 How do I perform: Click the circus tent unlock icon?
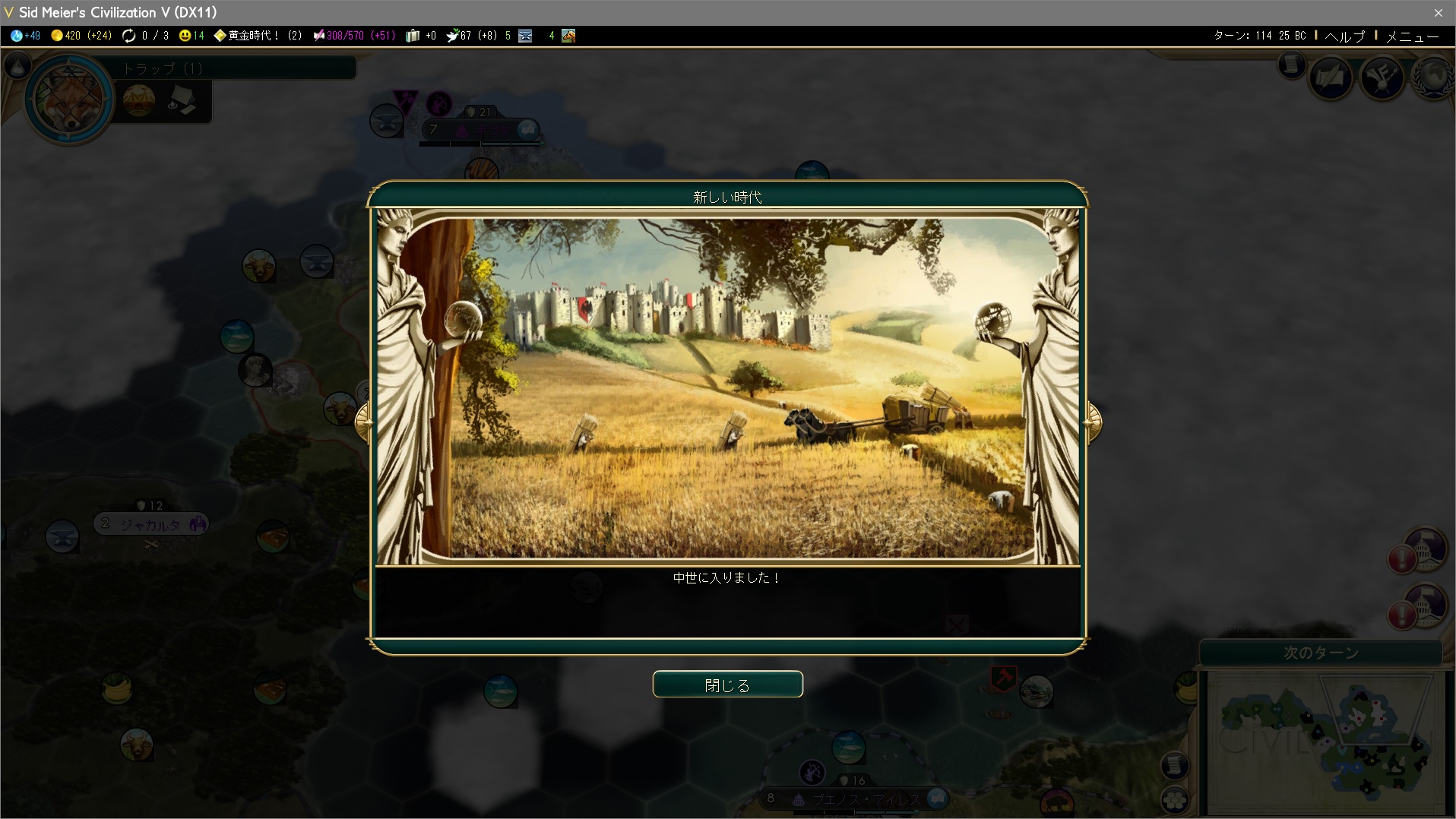(x=138, y=100)
